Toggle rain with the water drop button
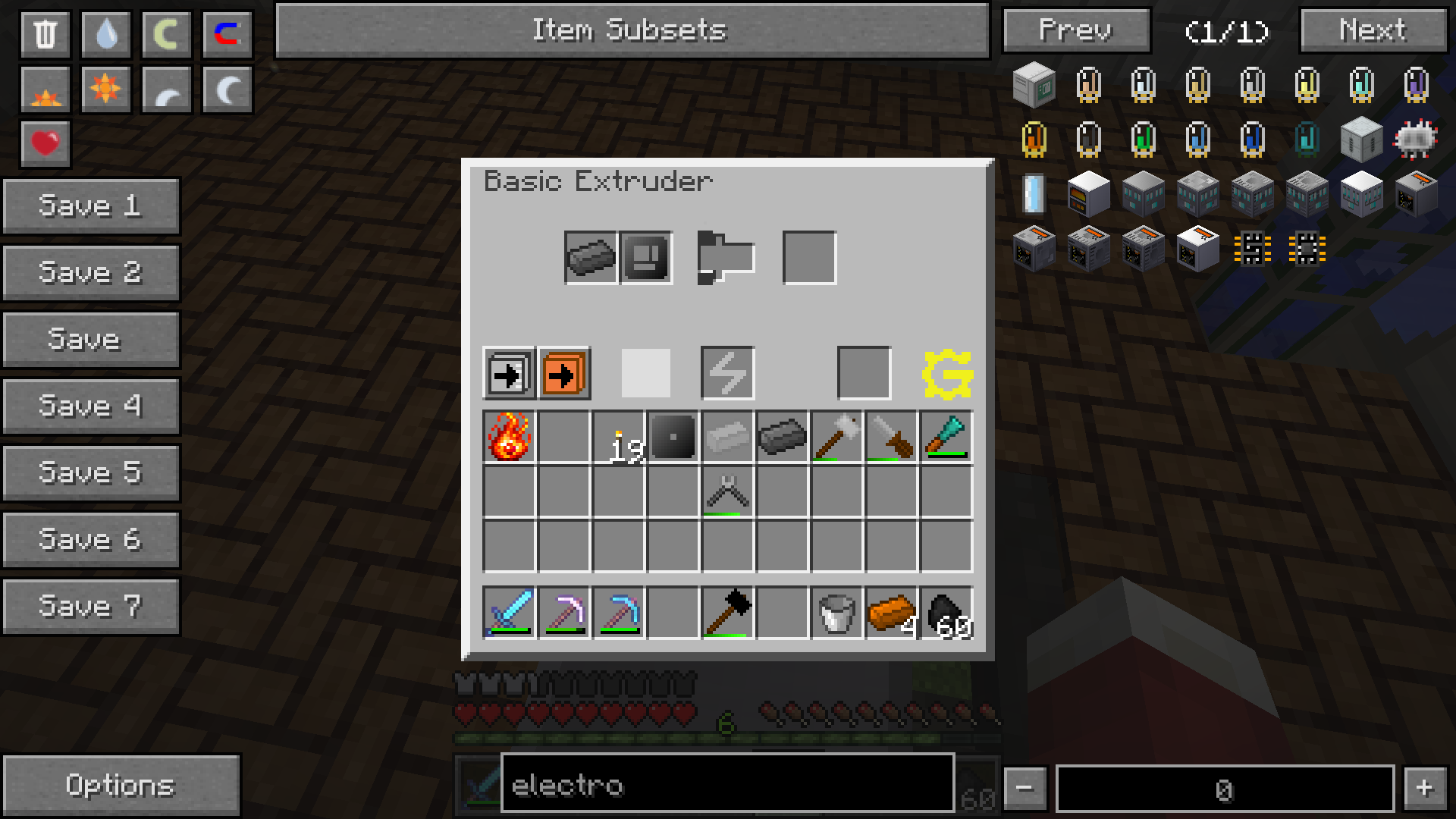The width and height of the screenshot is (1456, 819). coord(106,34)
